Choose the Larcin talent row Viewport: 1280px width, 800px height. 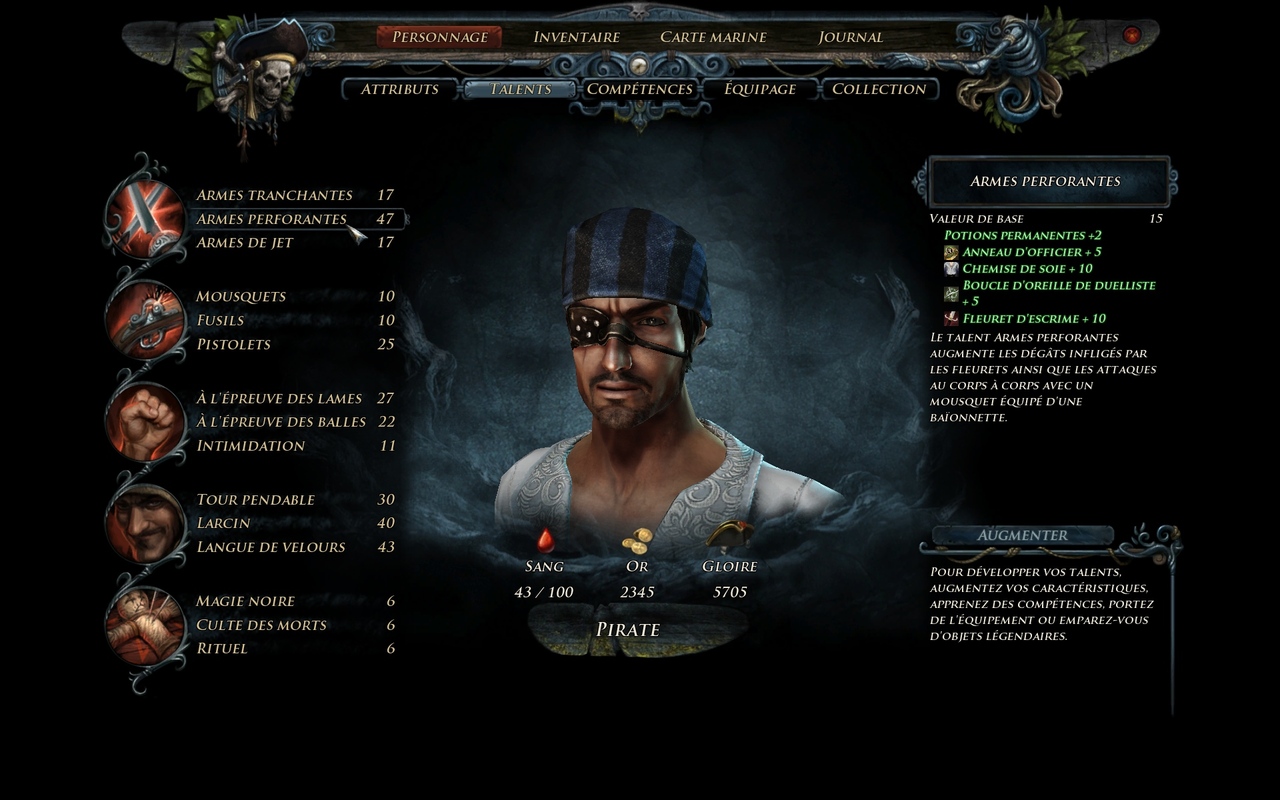224,523
